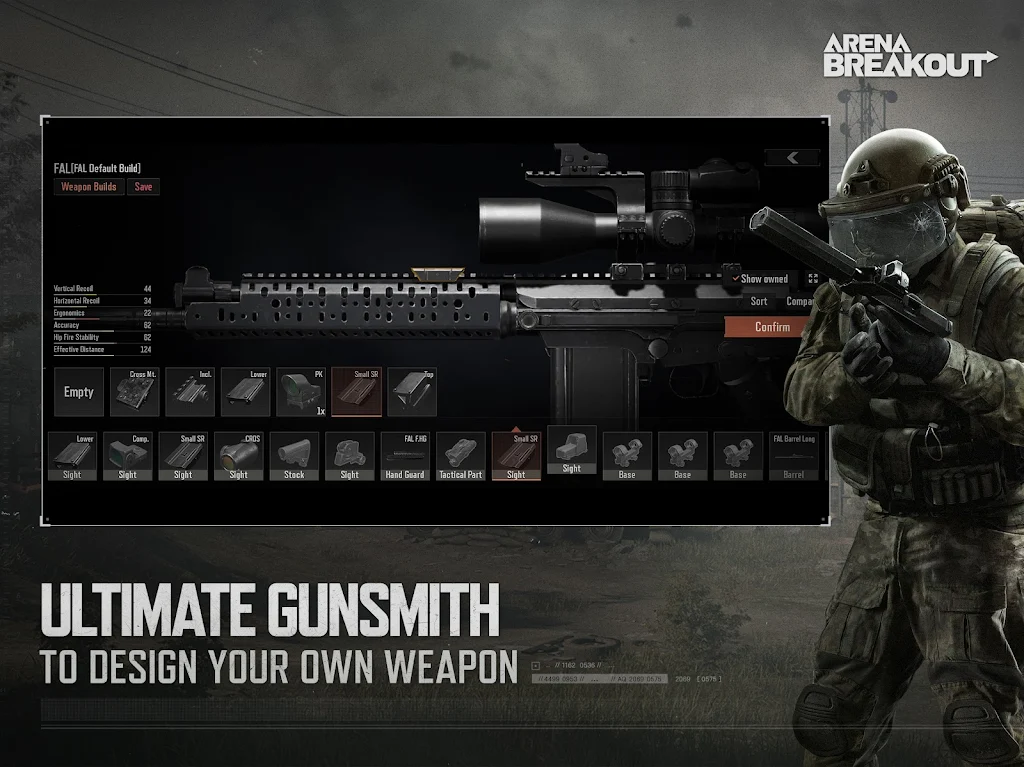Choose the CRDS Sight slot

point(238,456)
